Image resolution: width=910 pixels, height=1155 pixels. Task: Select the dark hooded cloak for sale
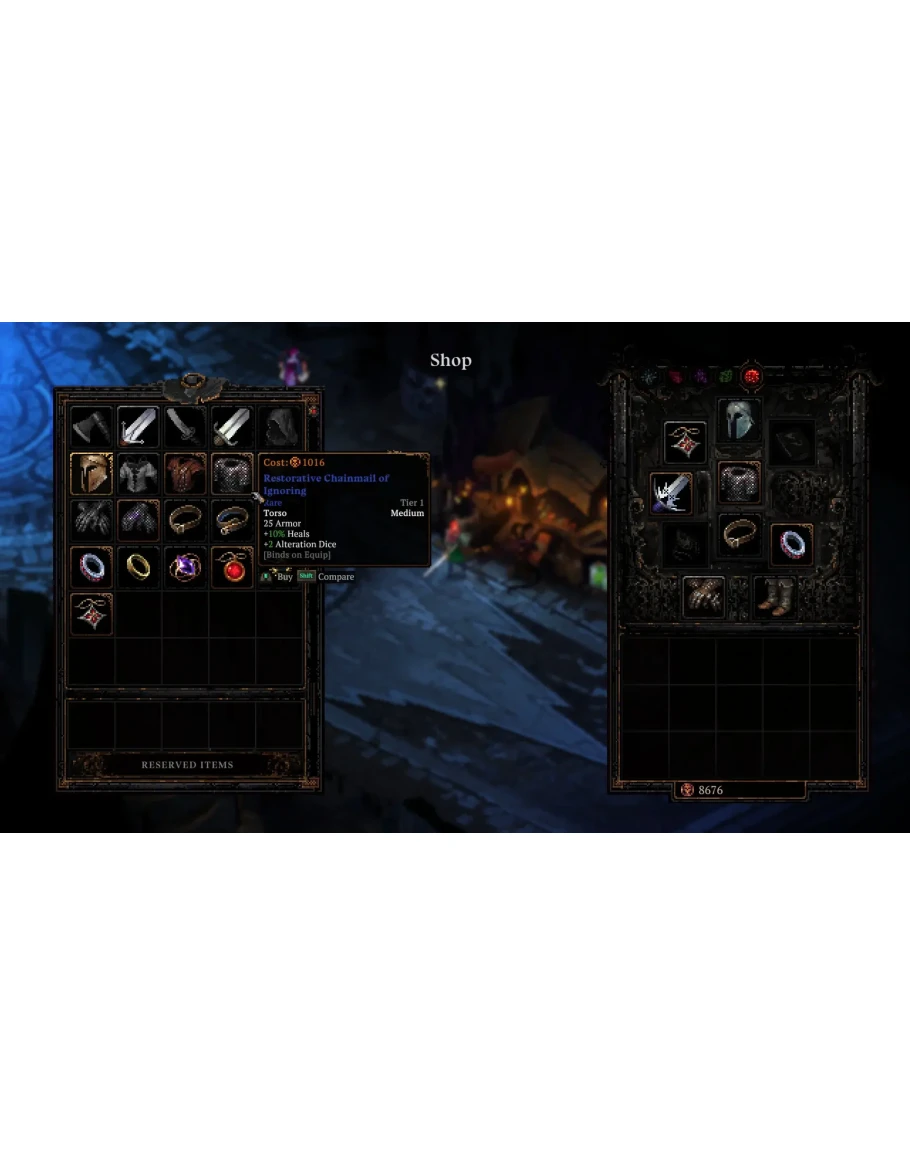[279, 427]
